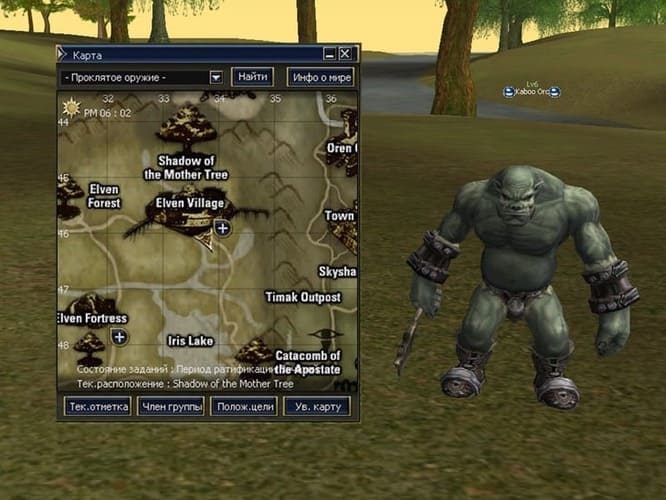Close the Карта map window
Image resolution: width=666 pixels, height=500 pixels.
pyautogui.click(x=345, y=54)
